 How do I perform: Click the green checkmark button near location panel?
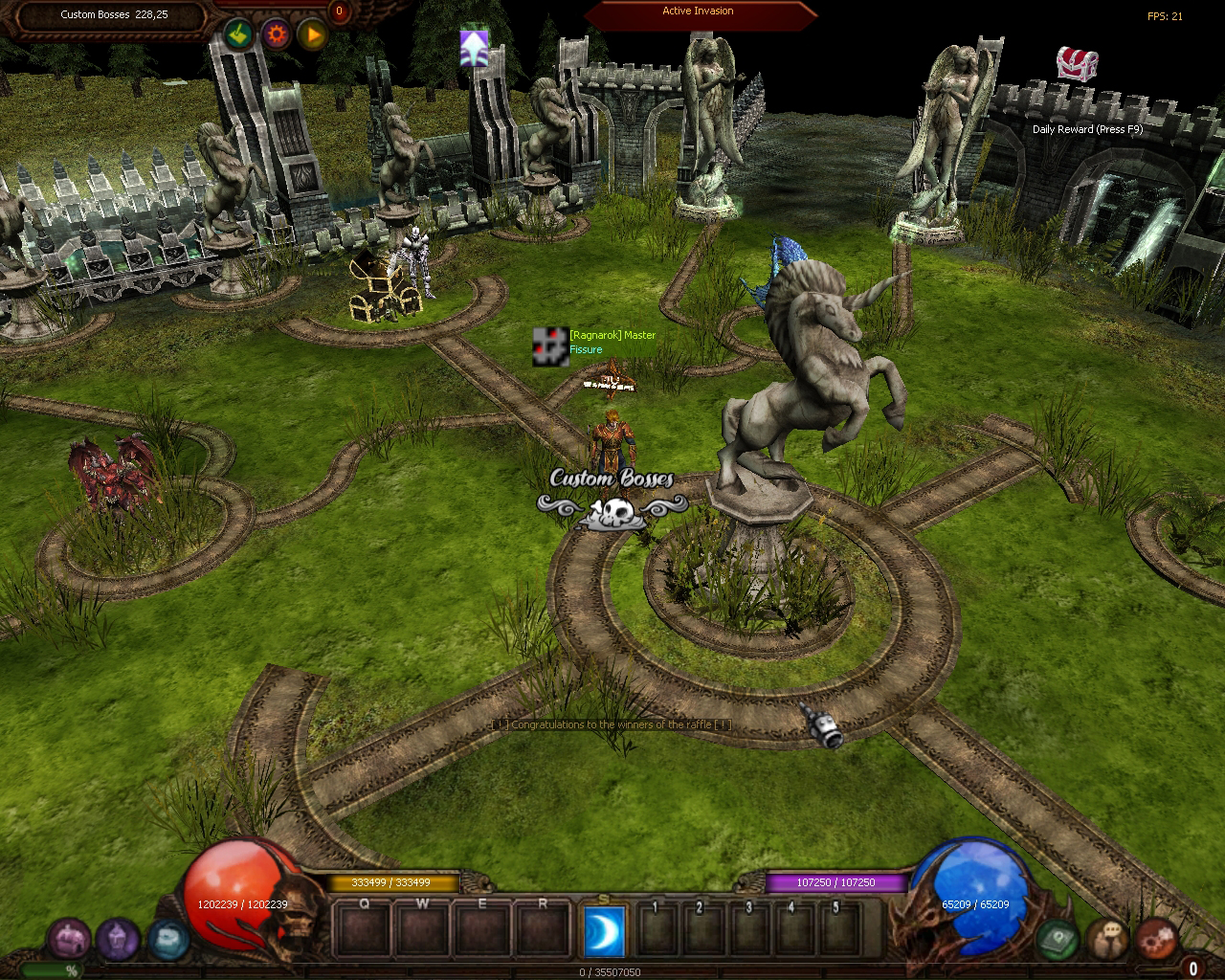point(239,35)
